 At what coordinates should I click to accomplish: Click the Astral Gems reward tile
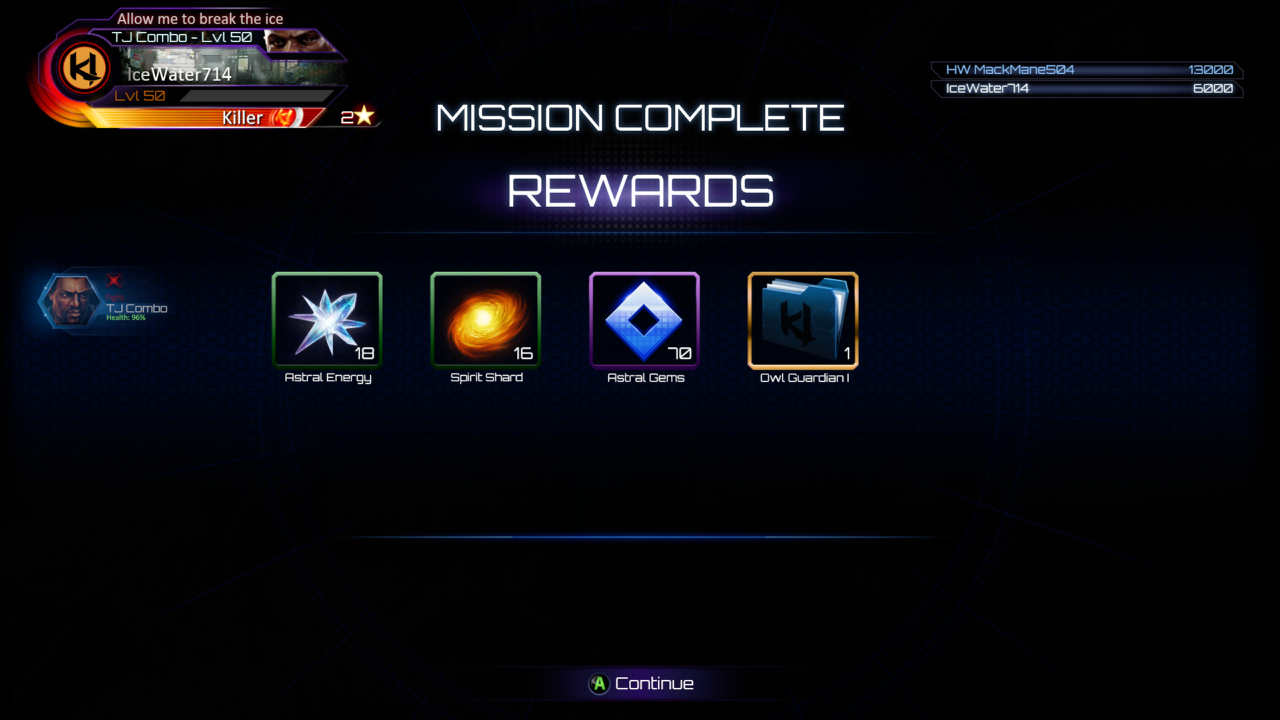pyautogui.click(x=644, y=320)
